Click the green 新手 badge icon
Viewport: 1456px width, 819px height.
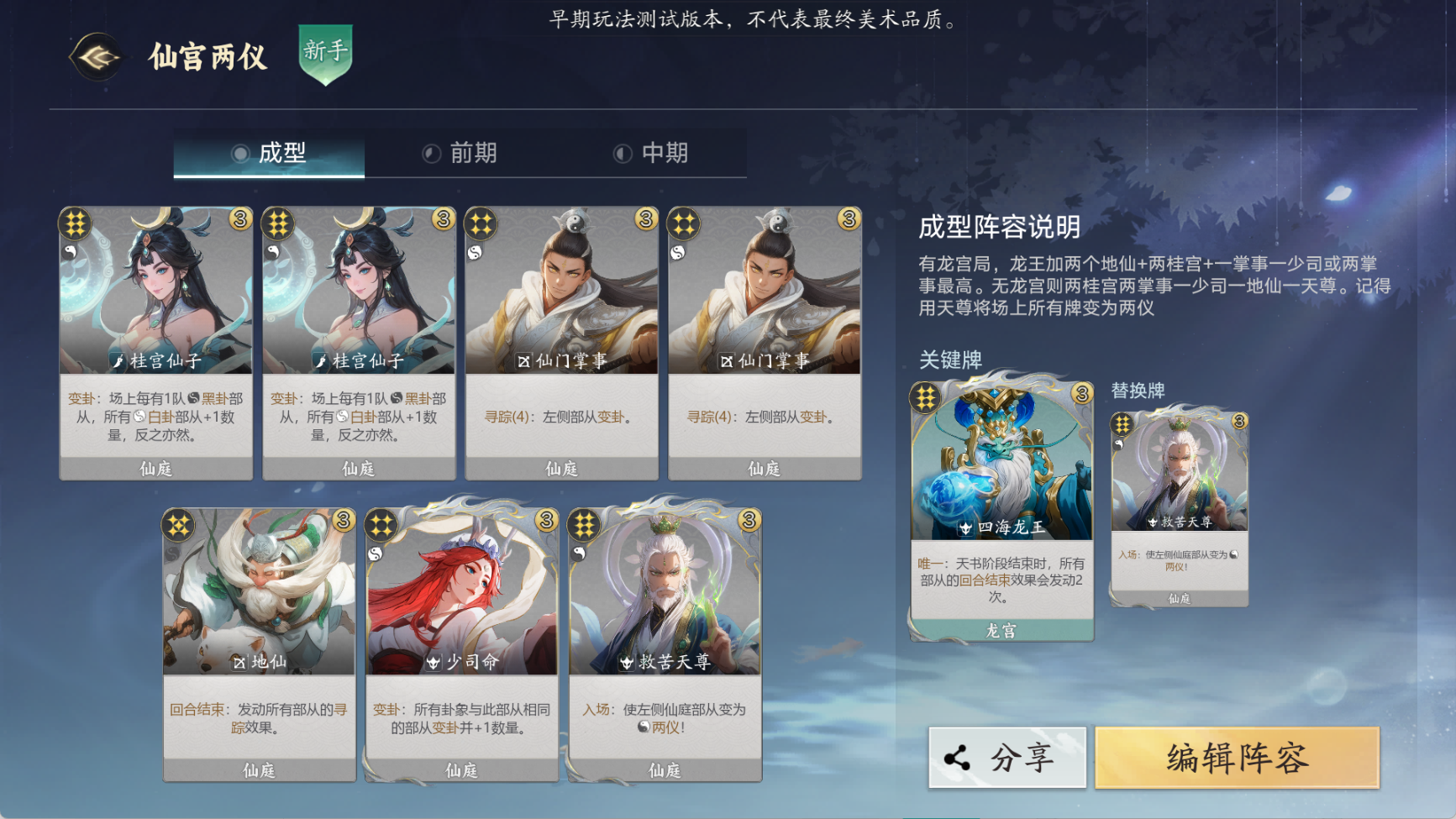(327, 54)
